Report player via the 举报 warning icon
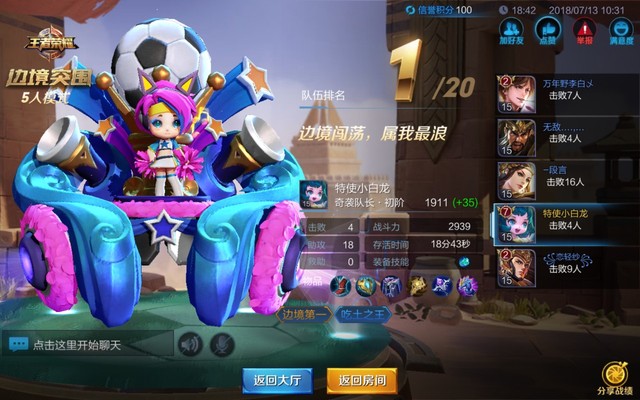The image size is (640, 400). [x=582, y=32]
